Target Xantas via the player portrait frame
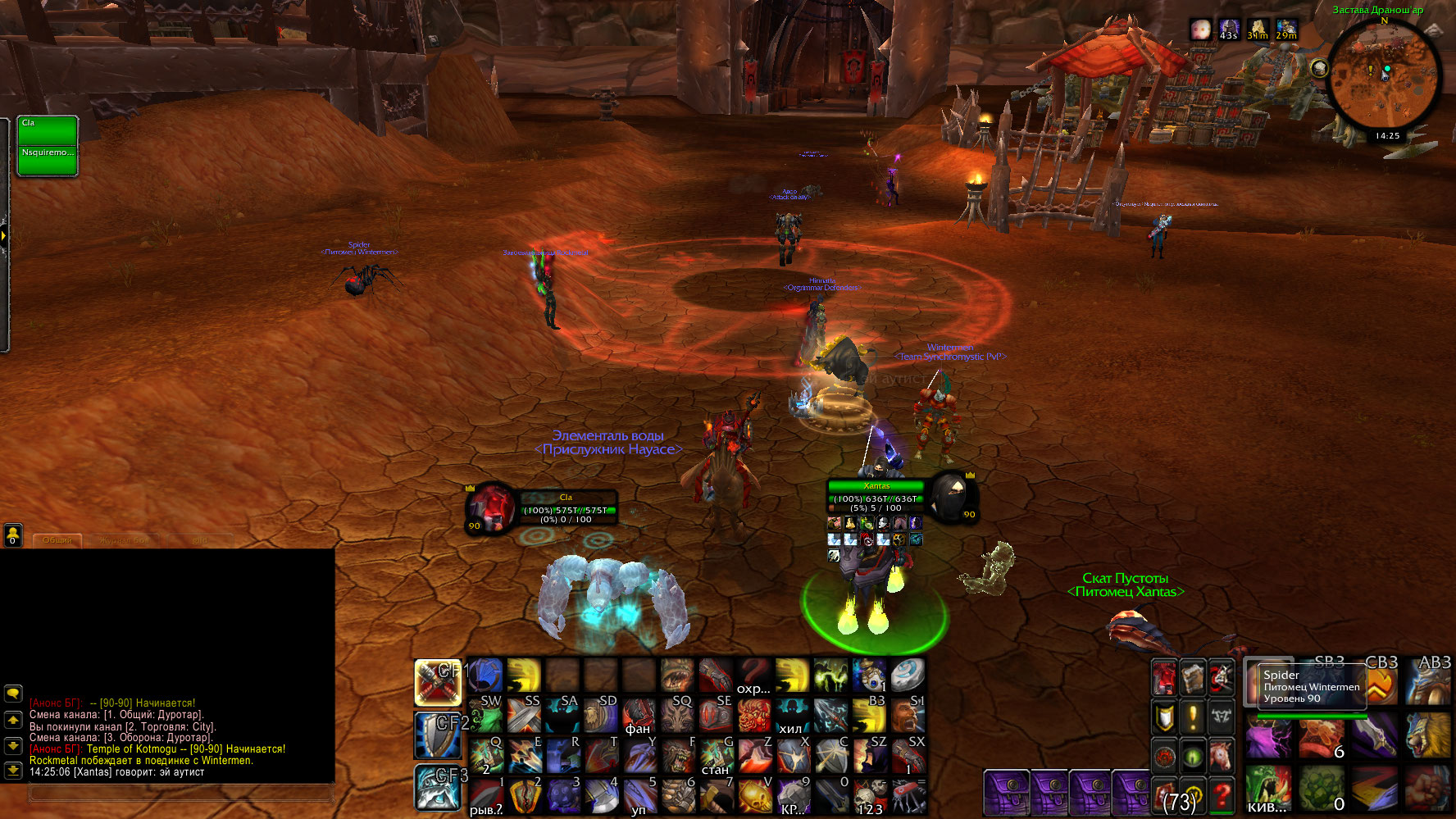This screenshot has height=819, width=1456. click(952, 495)
